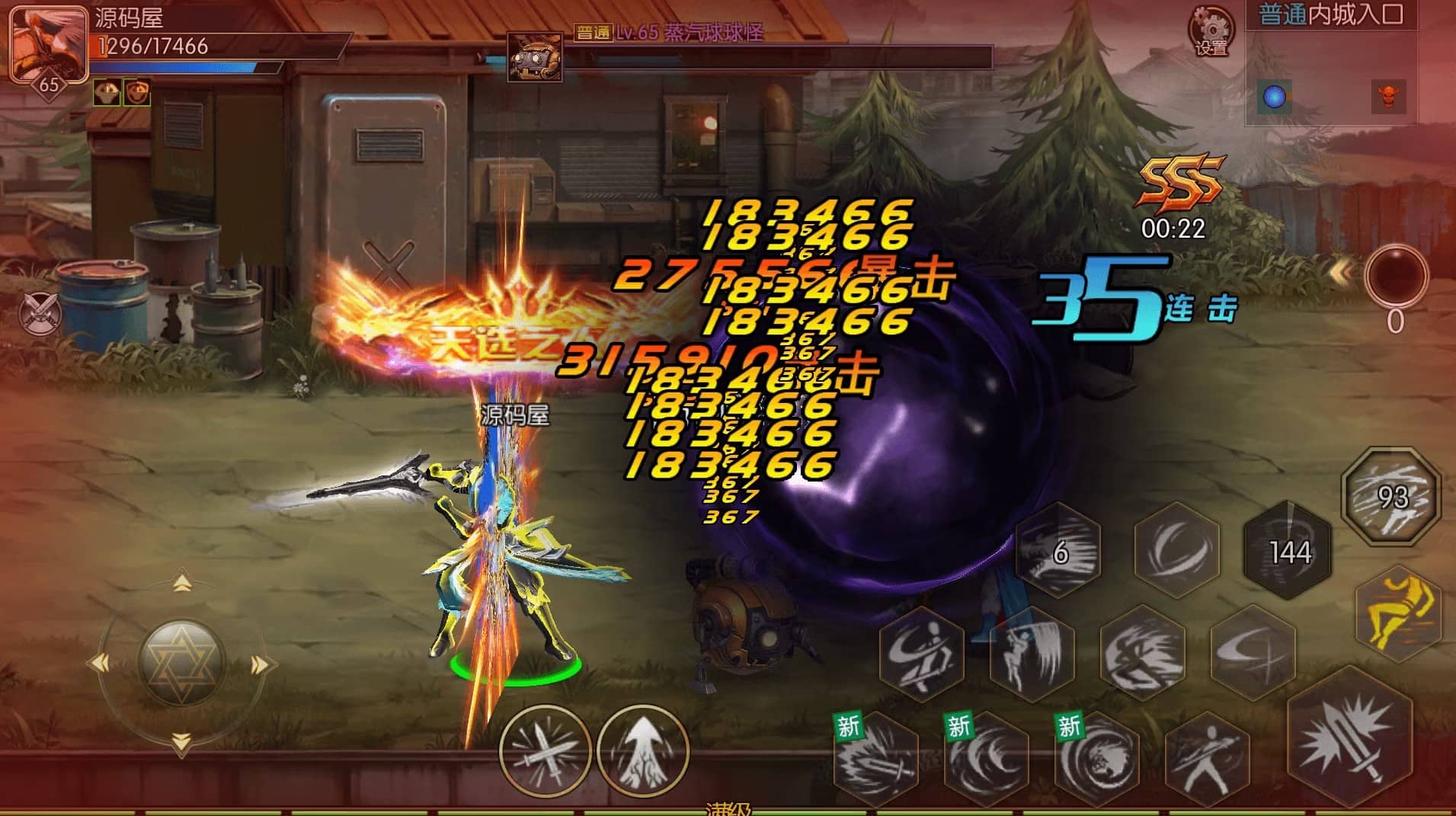Tap the joystick right arrow
The height and width of the screenshot is (816, 1456).
click(x=260, y=665)
